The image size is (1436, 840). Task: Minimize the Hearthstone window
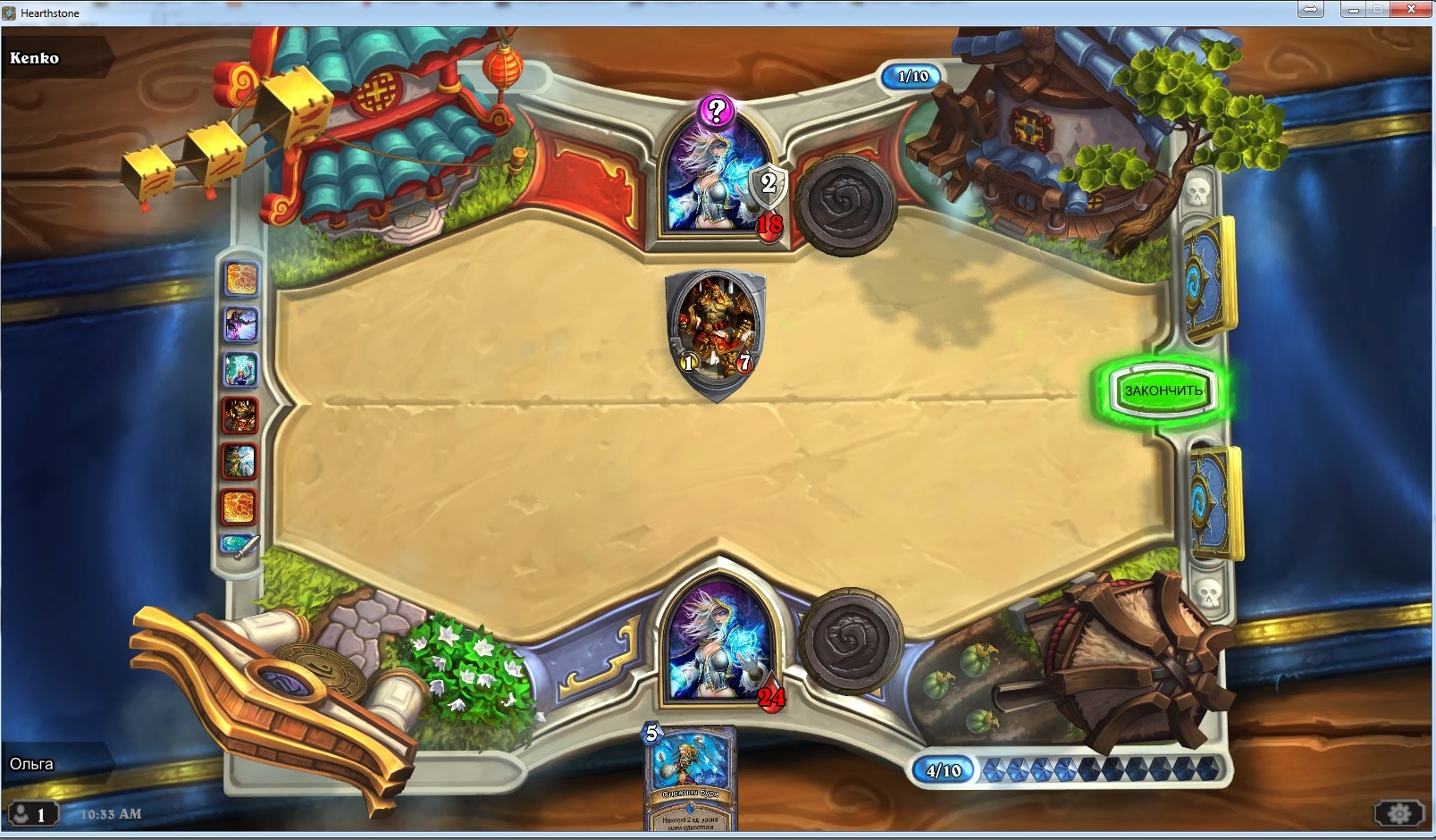(x=1353, y=9)
